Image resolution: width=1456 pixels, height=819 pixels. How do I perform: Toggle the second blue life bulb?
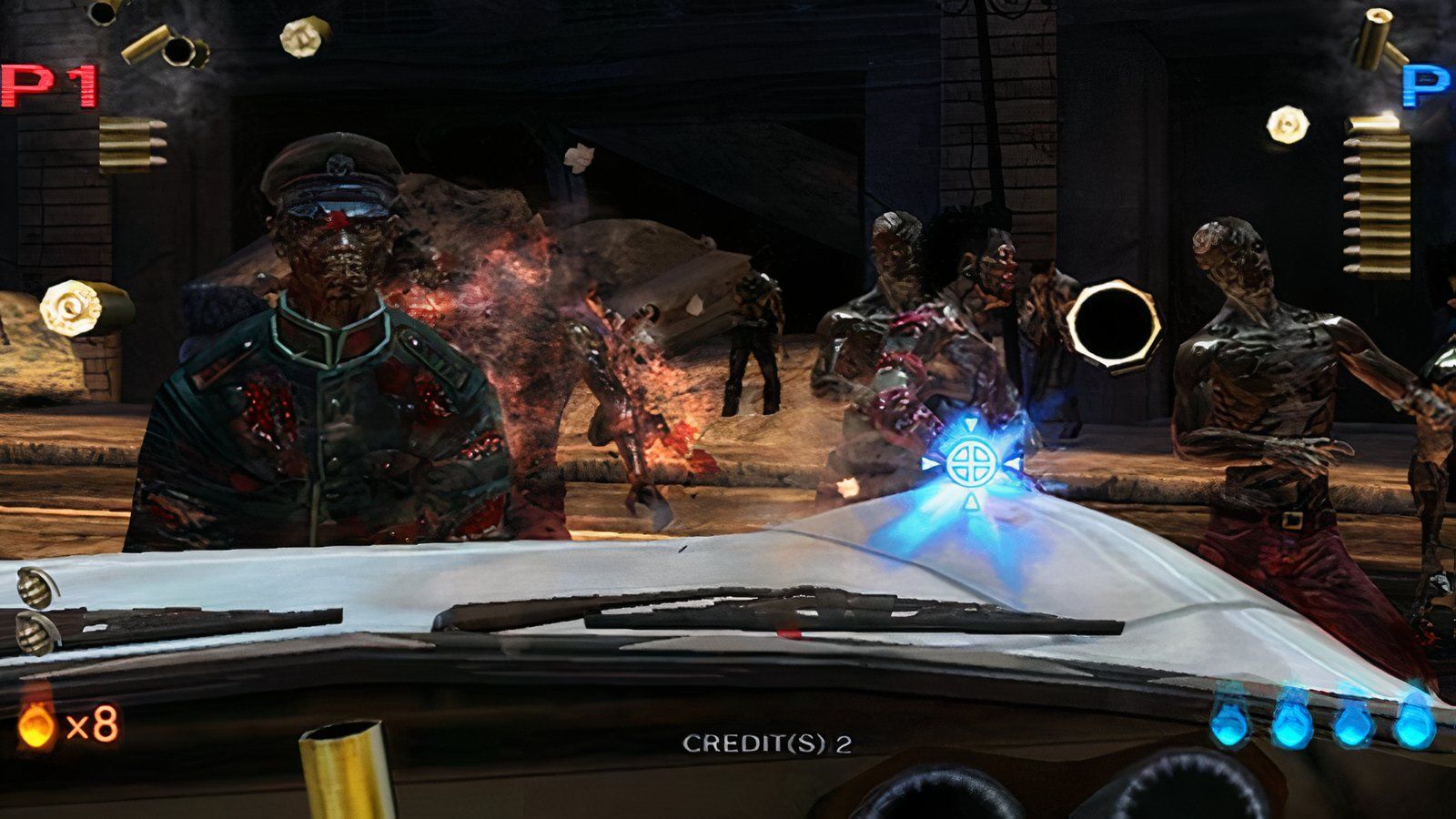(x=1294, y=726)
